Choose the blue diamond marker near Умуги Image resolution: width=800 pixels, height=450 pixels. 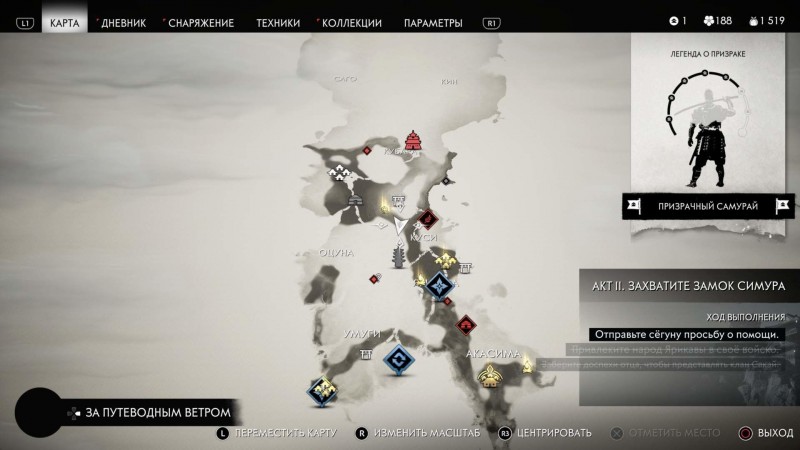[x=400, y=360]
